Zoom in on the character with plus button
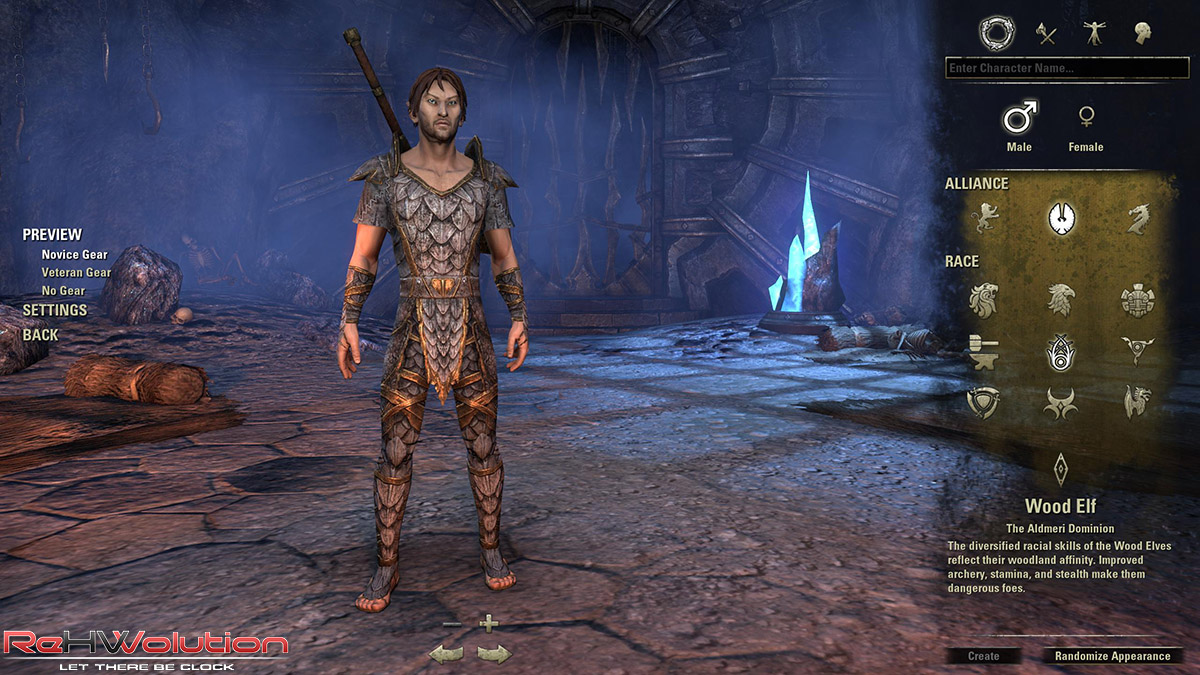The image size is (1200, 675). tap(488, 624)
